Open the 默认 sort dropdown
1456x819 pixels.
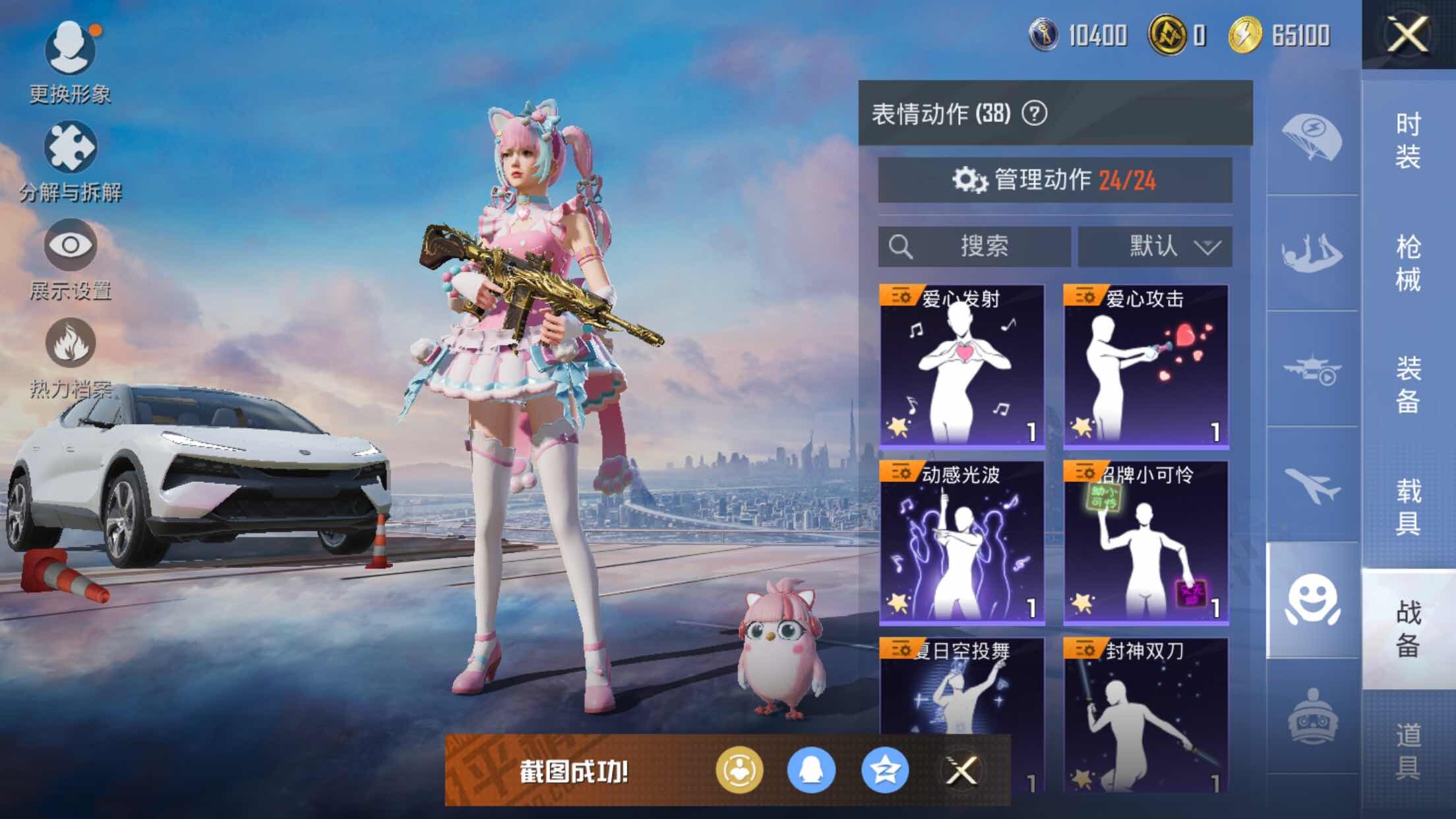click(1155, 247)
